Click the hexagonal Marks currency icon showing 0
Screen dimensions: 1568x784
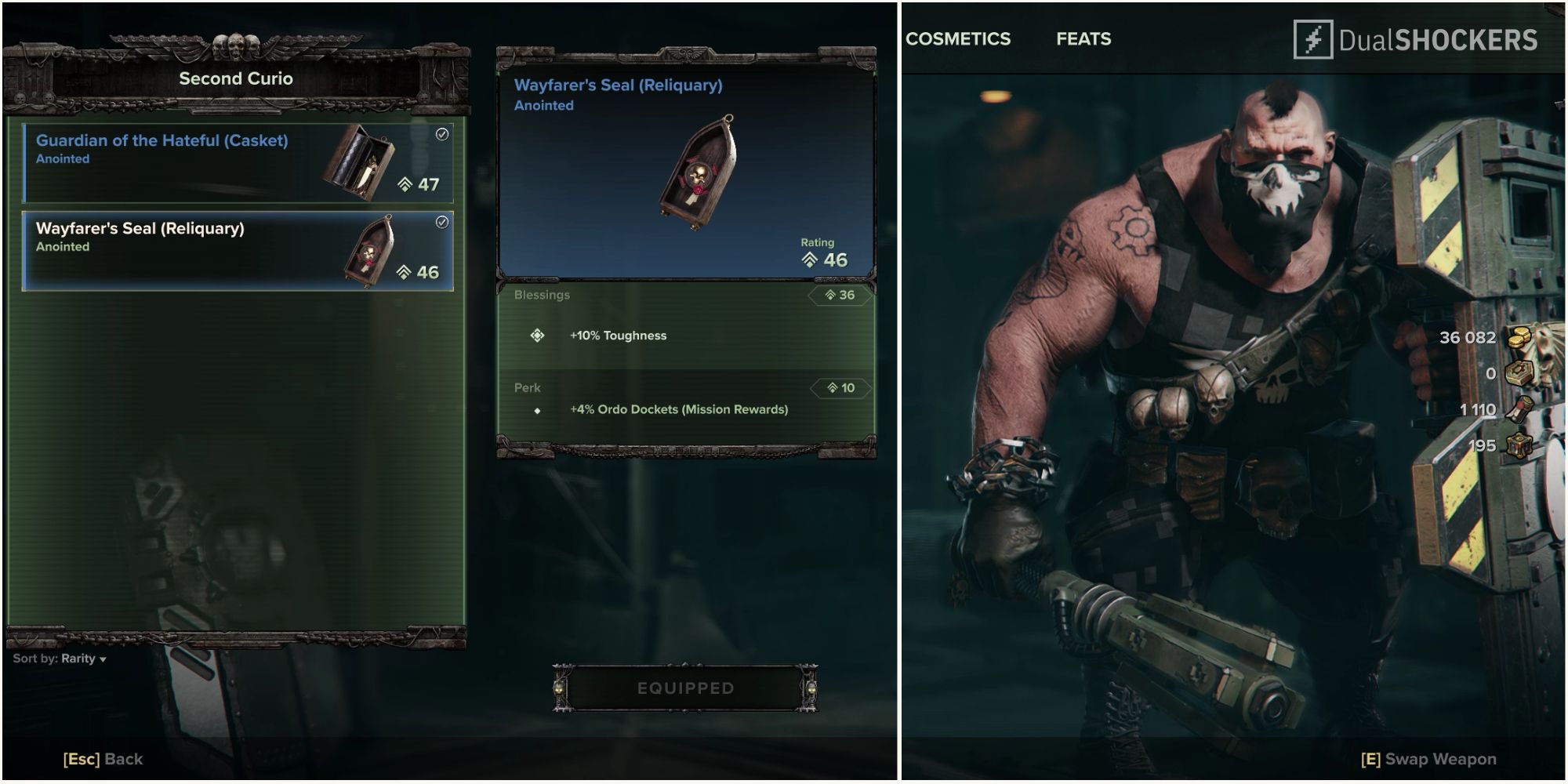click(1519, 372)
